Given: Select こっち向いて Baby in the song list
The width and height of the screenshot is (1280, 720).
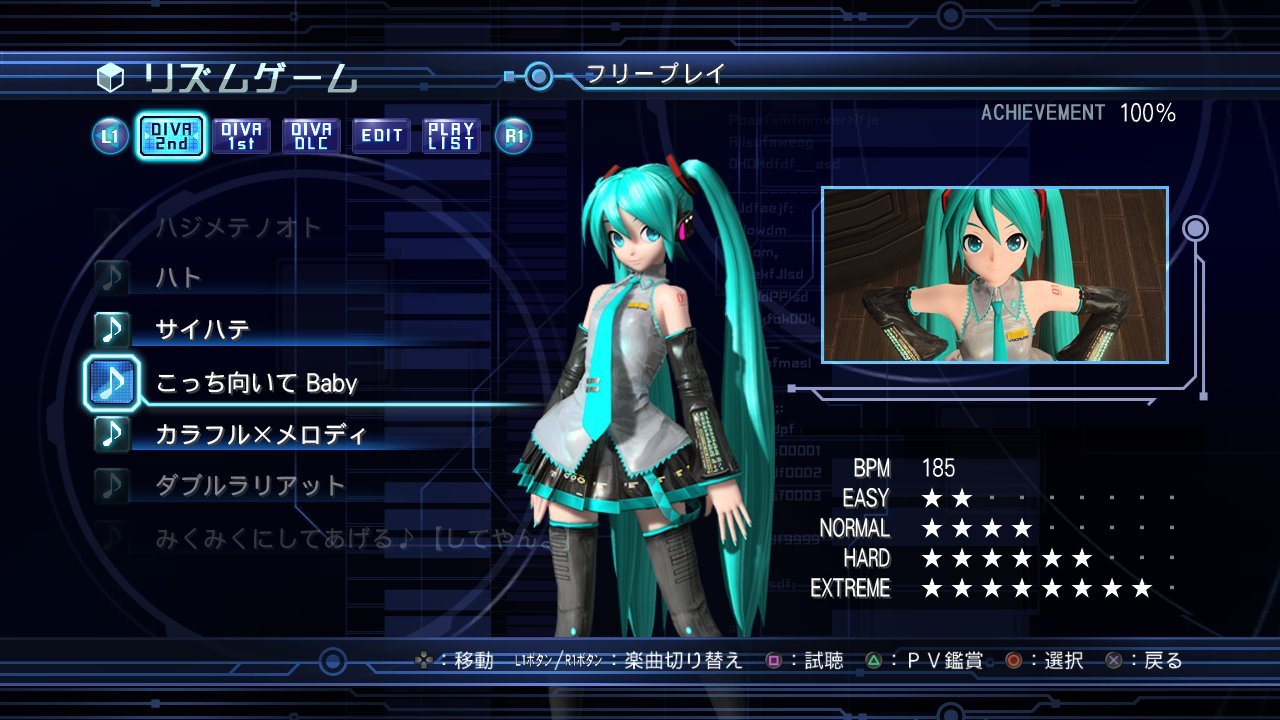Looking at the screenshot, I should click(x=256, y=382).
